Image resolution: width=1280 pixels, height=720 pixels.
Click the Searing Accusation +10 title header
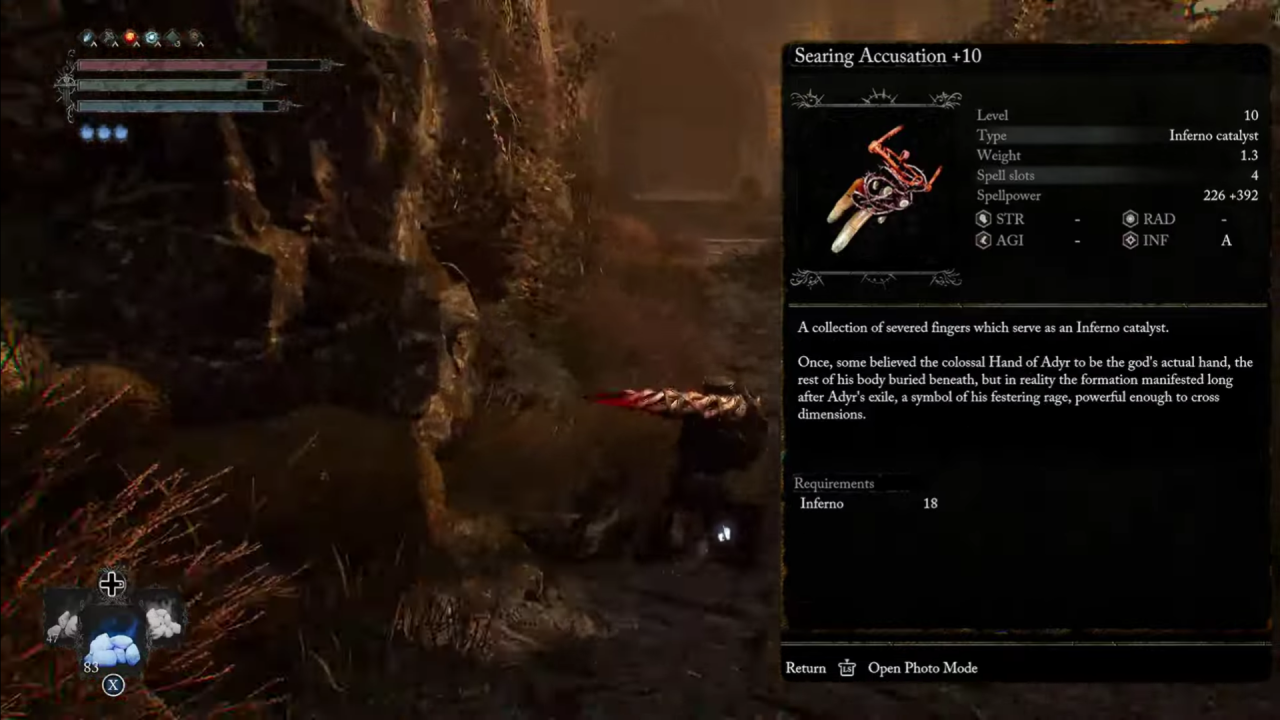pos(887,56)
